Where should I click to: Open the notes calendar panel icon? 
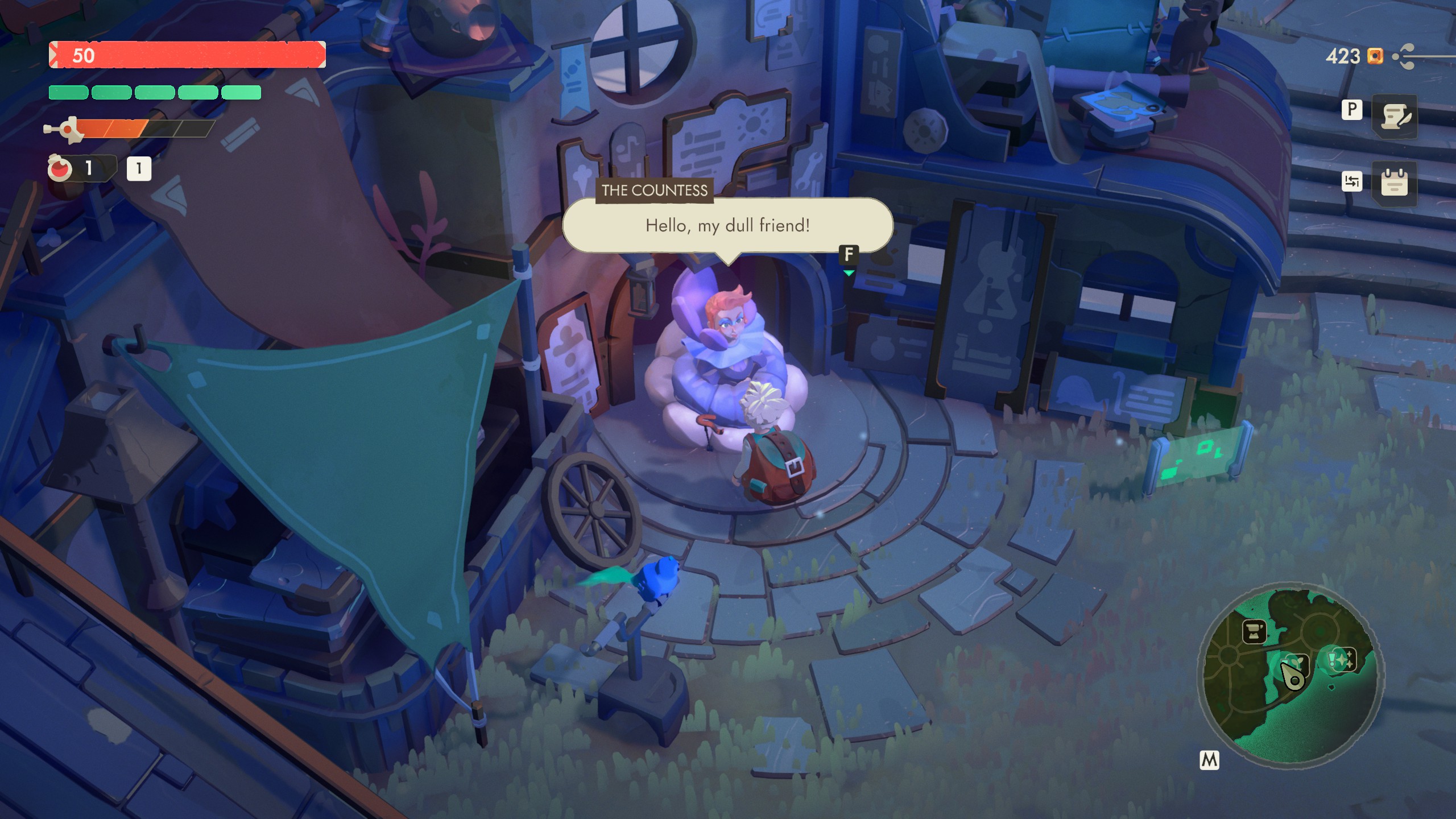point(1394,184)
